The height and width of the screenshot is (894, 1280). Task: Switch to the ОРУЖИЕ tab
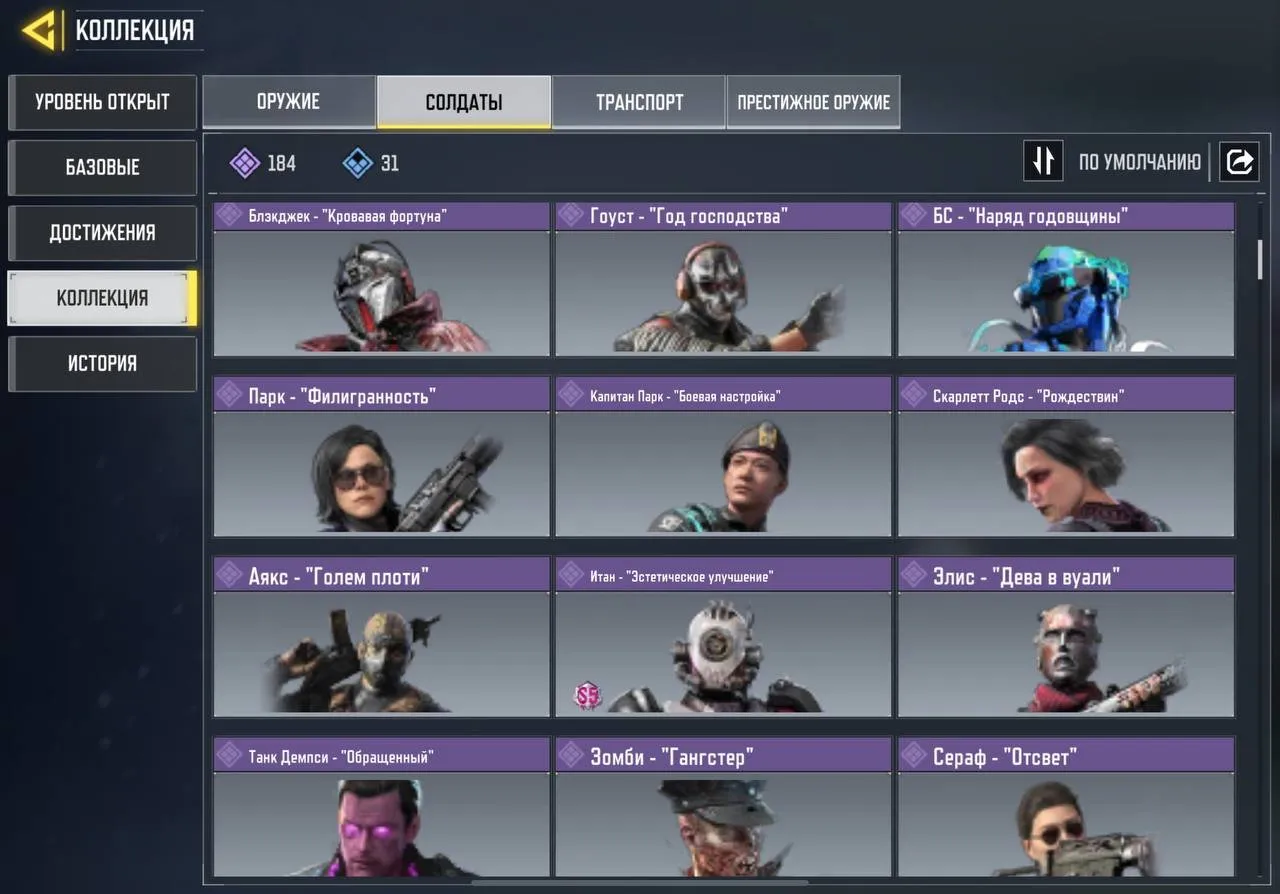coord(289,101)
